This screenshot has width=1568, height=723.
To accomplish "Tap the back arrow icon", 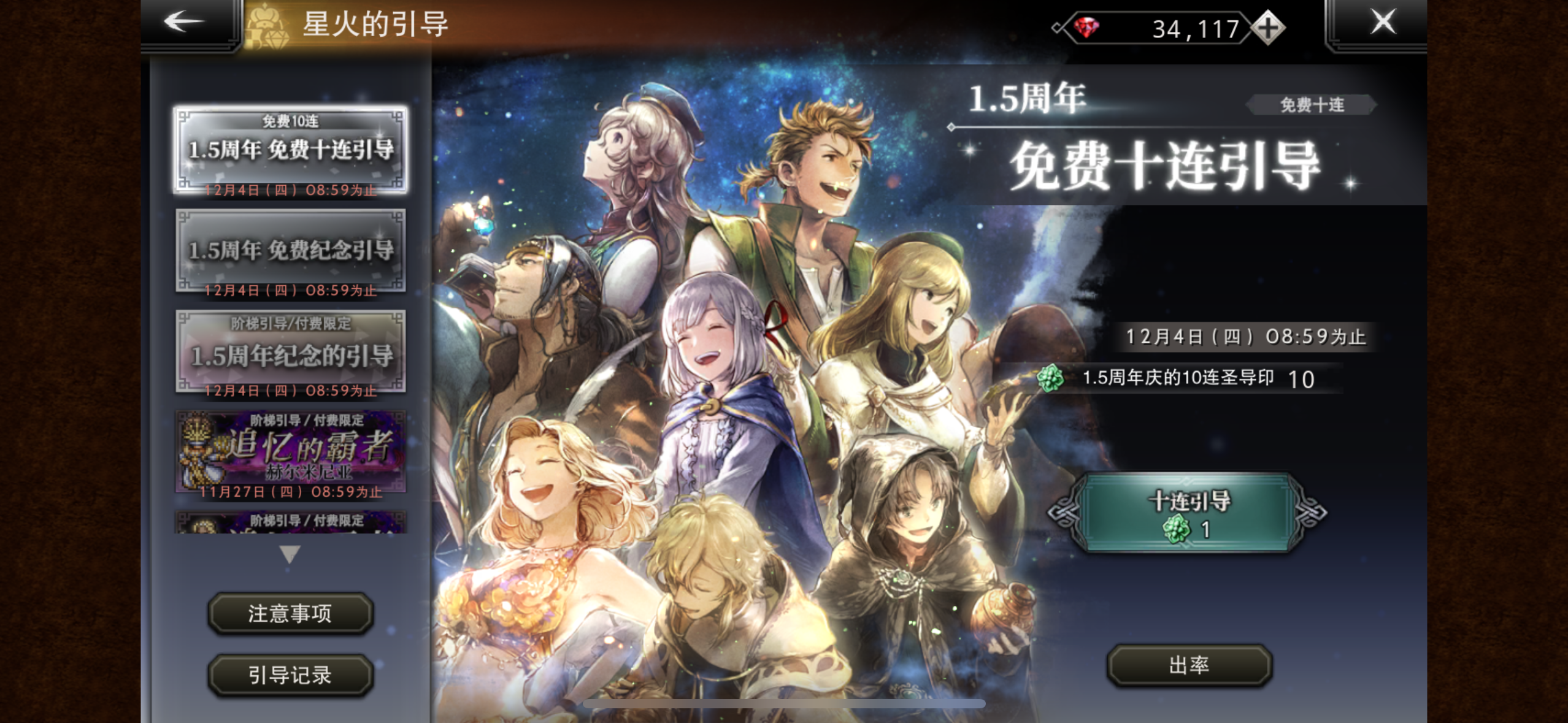I will coord(180,22).
